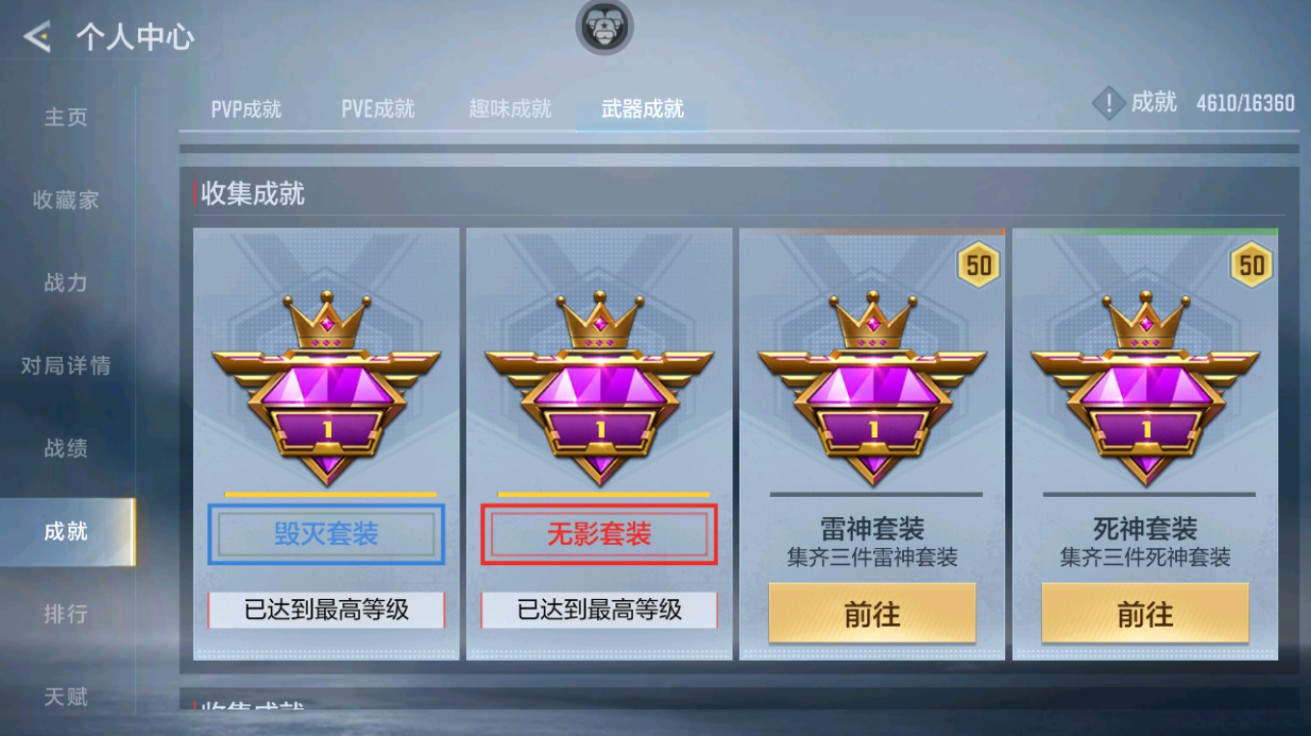The width and height of the screenshot is (1311, 736).
Task: Open the 趣味成就 tab
Action: [x=508, y=110]
